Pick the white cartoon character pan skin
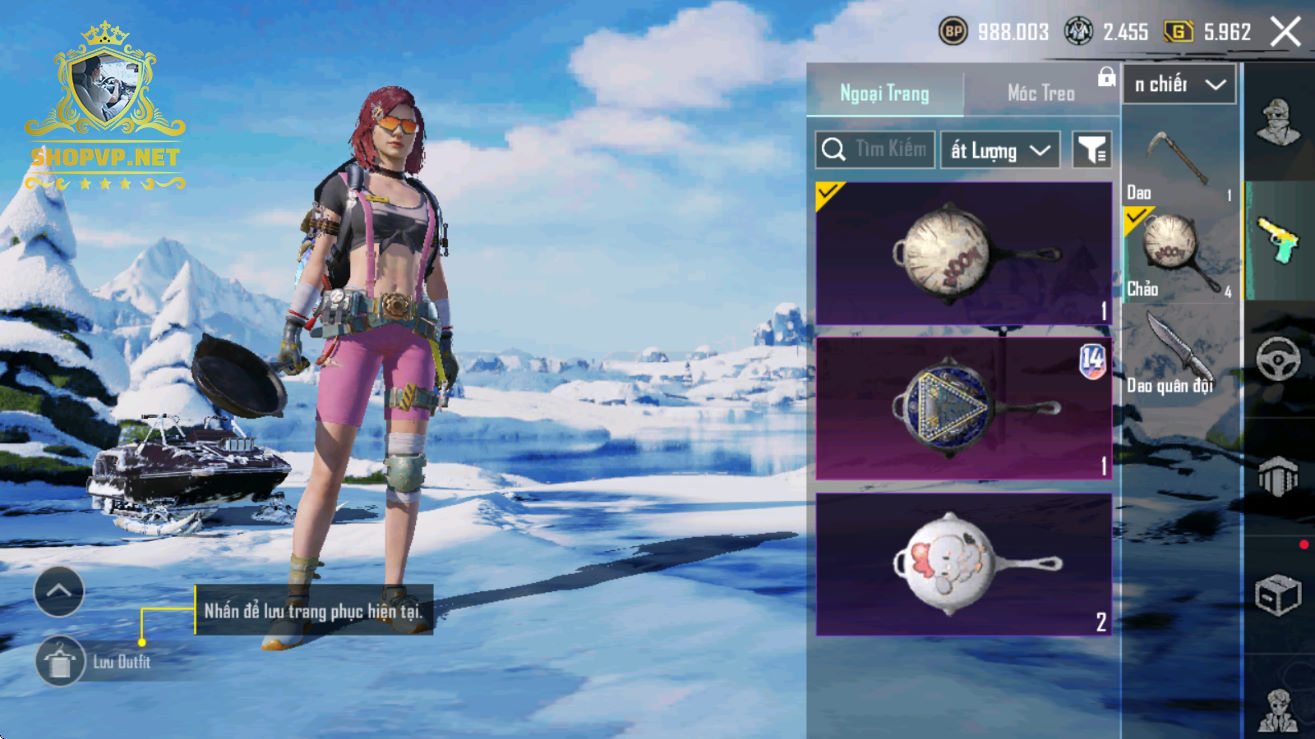1315x739 pixels. click(x=964, y=564)
